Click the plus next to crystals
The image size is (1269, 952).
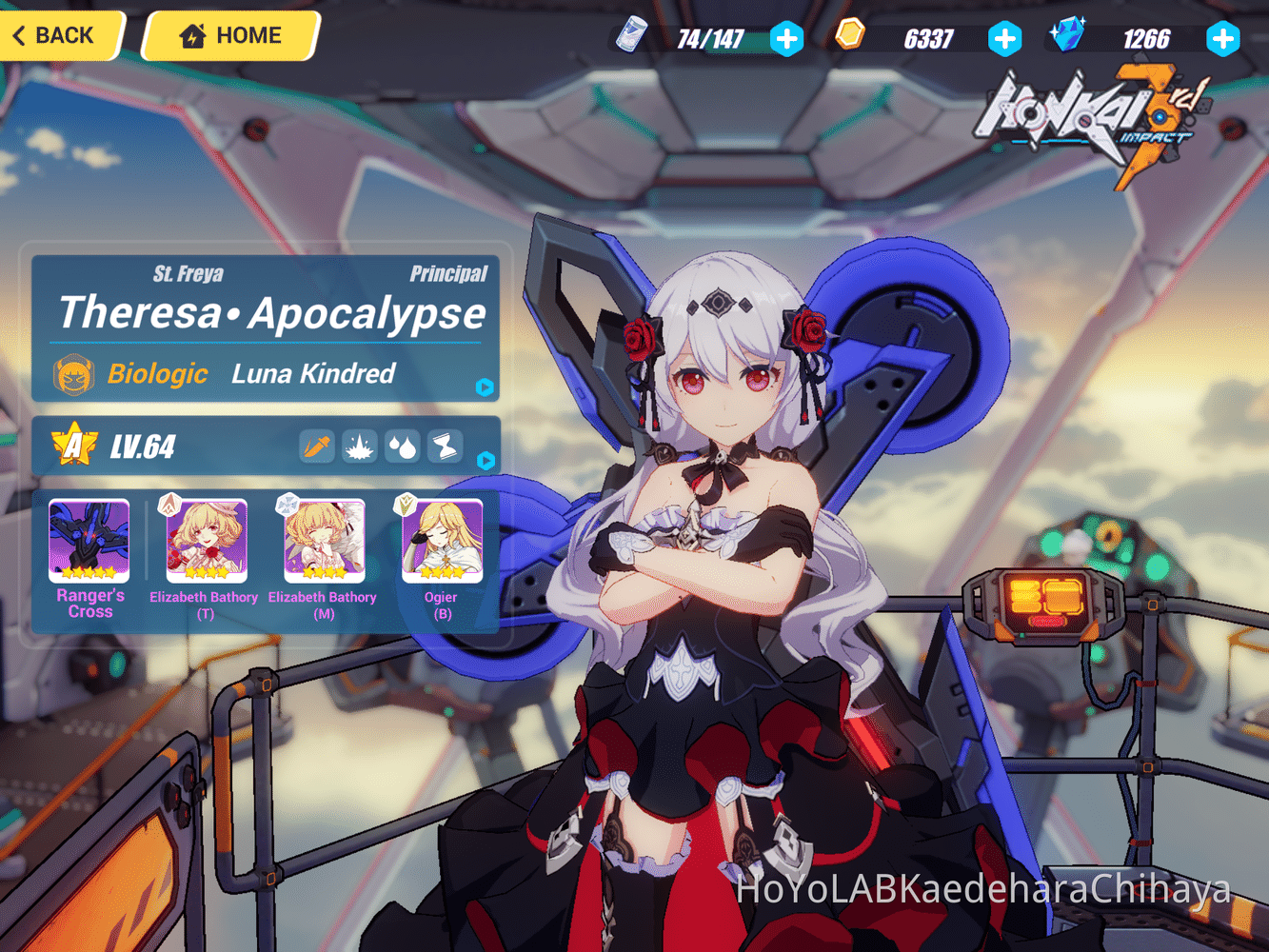(x=1223, y=39)
